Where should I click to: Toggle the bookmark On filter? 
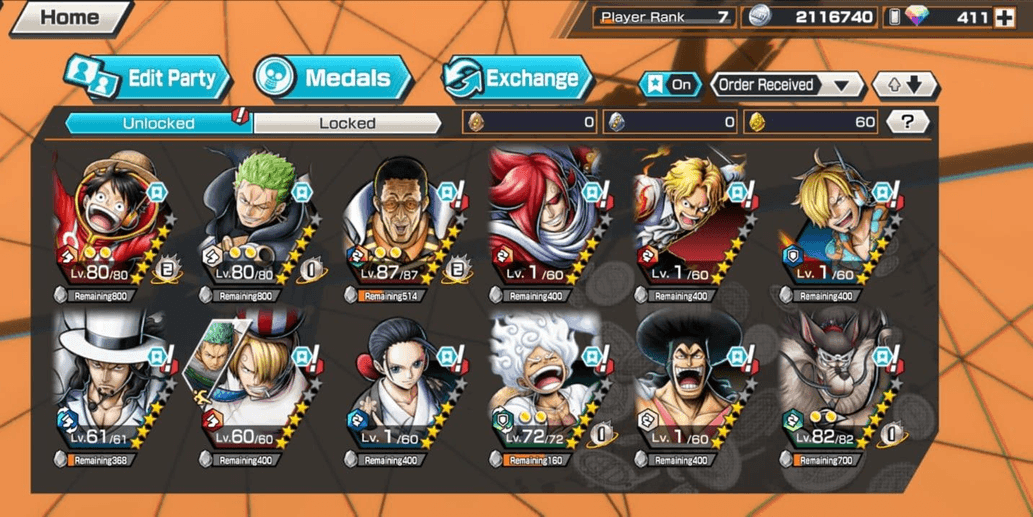click(670, 85)
